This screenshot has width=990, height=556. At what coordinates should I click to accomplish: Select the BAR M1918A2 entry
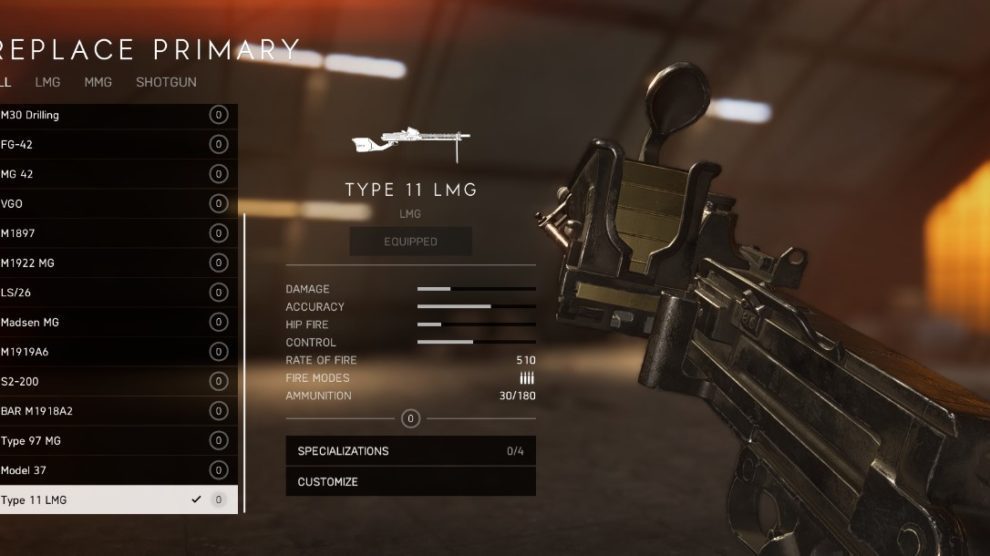point(110,411)
